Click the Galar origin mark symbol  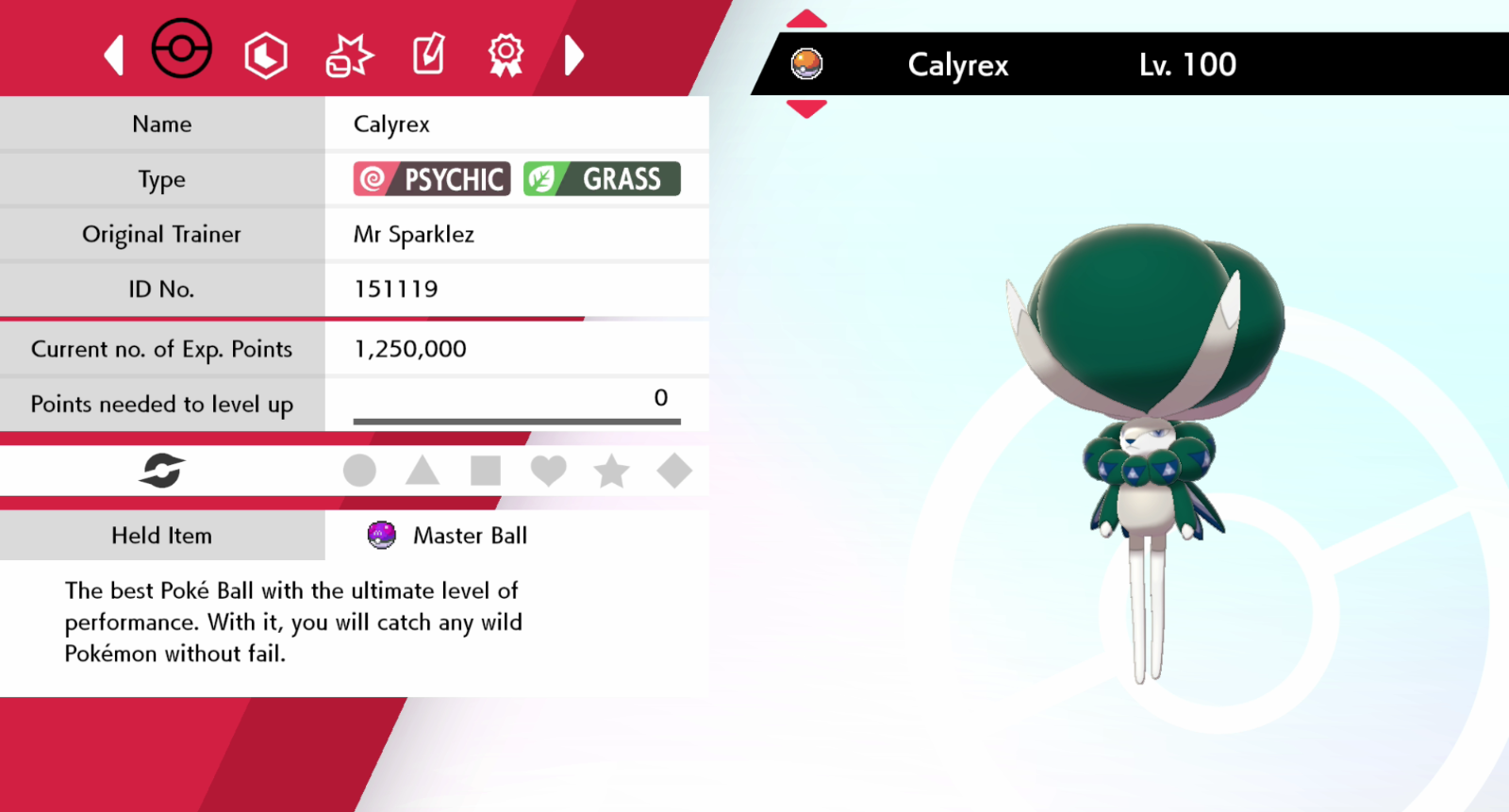(160, 470)
